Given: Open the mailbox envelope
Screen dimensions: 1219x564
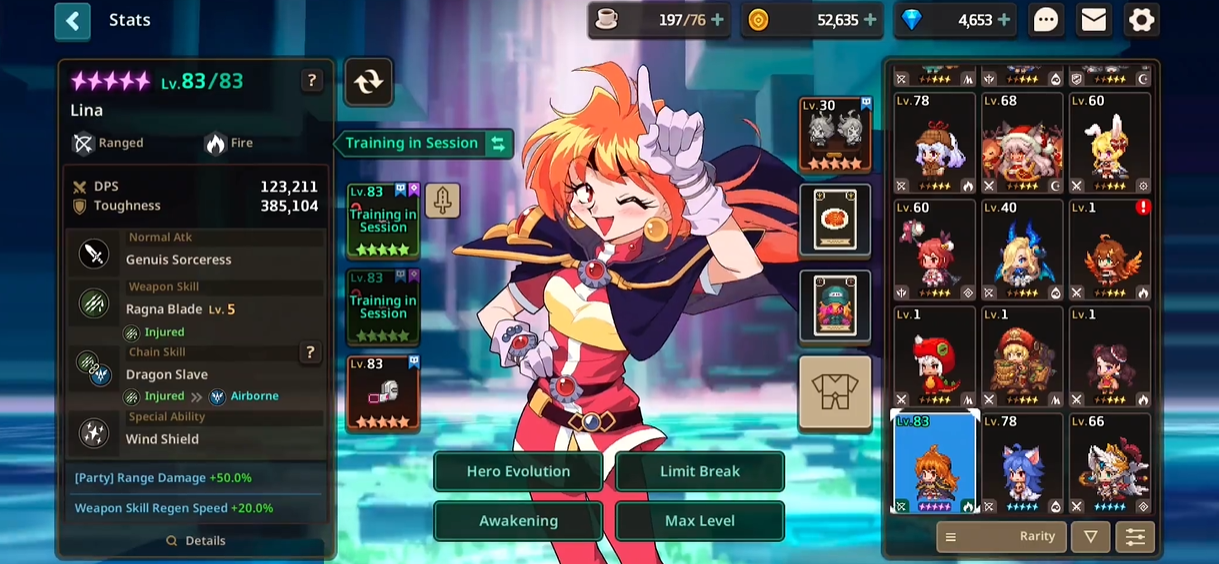Looking at the screenshot, I should click(x=1094, y=20).
